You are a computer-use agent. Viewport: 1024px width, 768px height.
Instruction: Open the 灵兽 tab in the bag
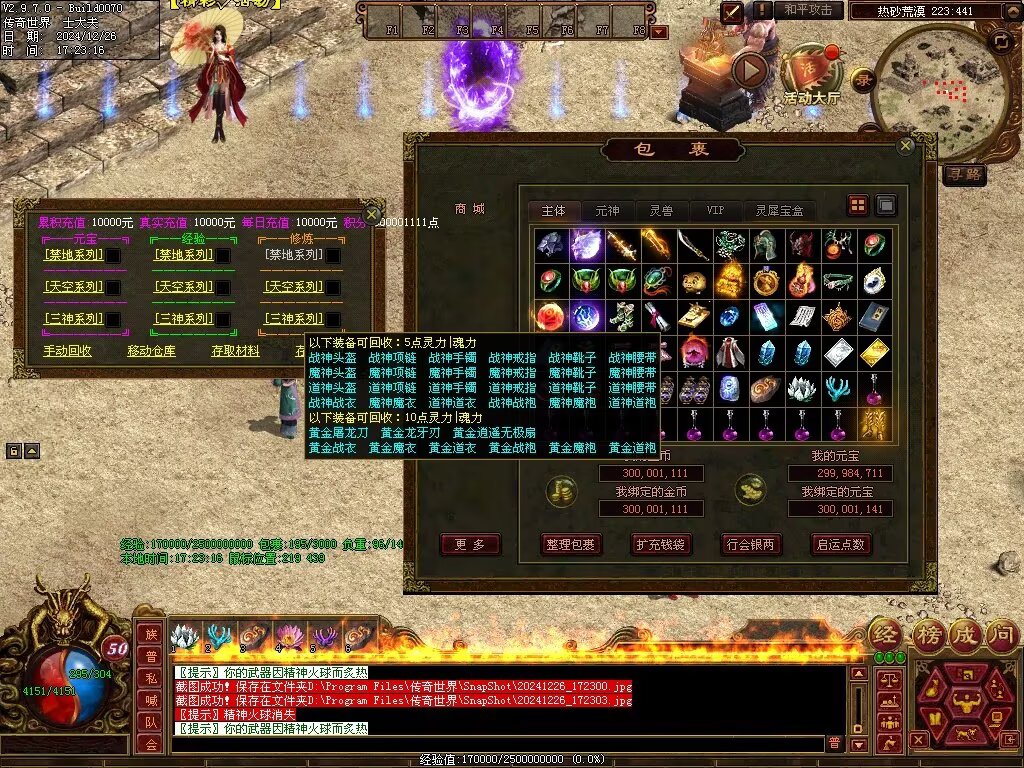point(661,211)
